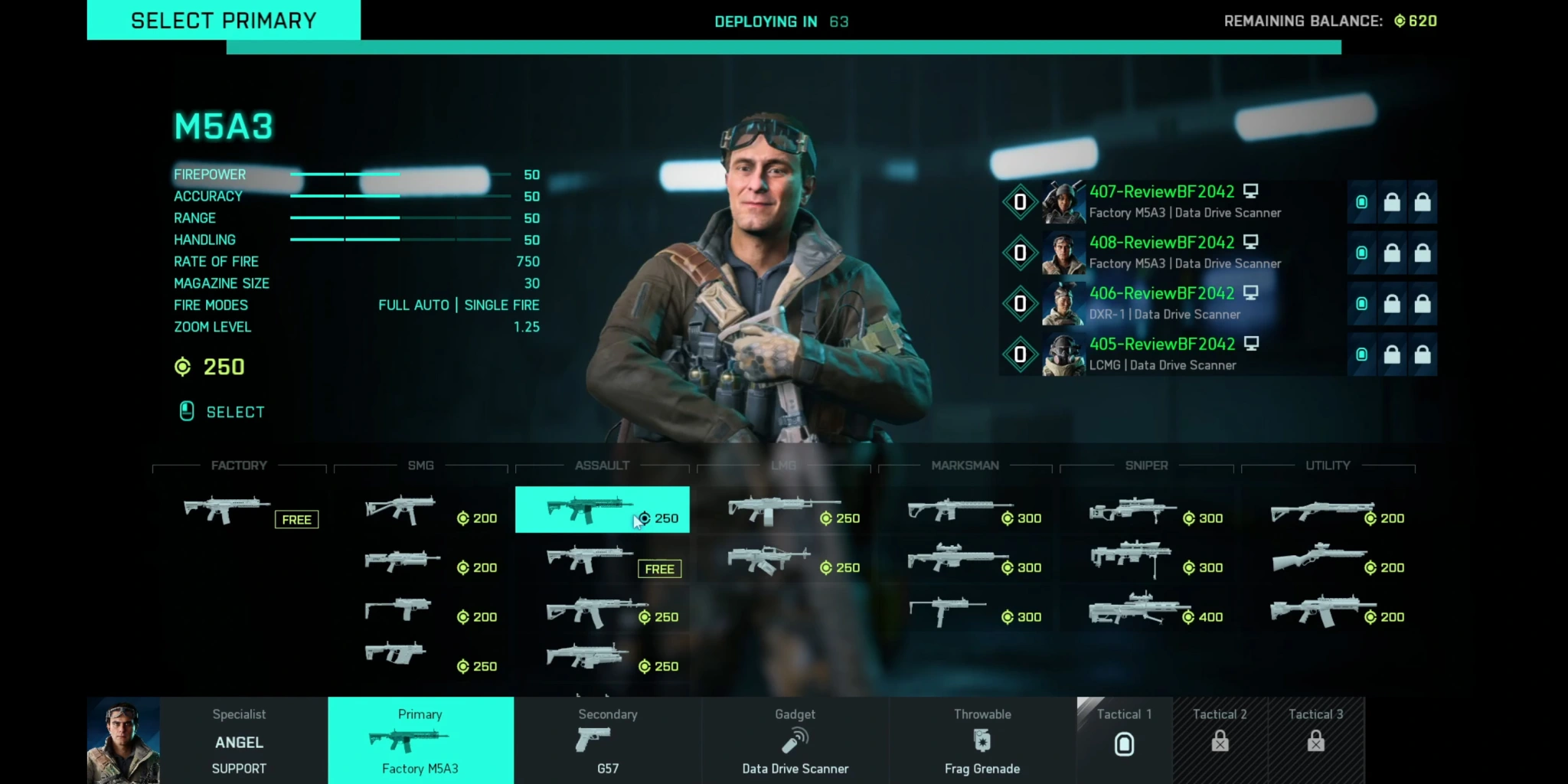Click the Primary Factory M5A3 tab
Screen dimensions: 1568x784
[x=420, y=741]
